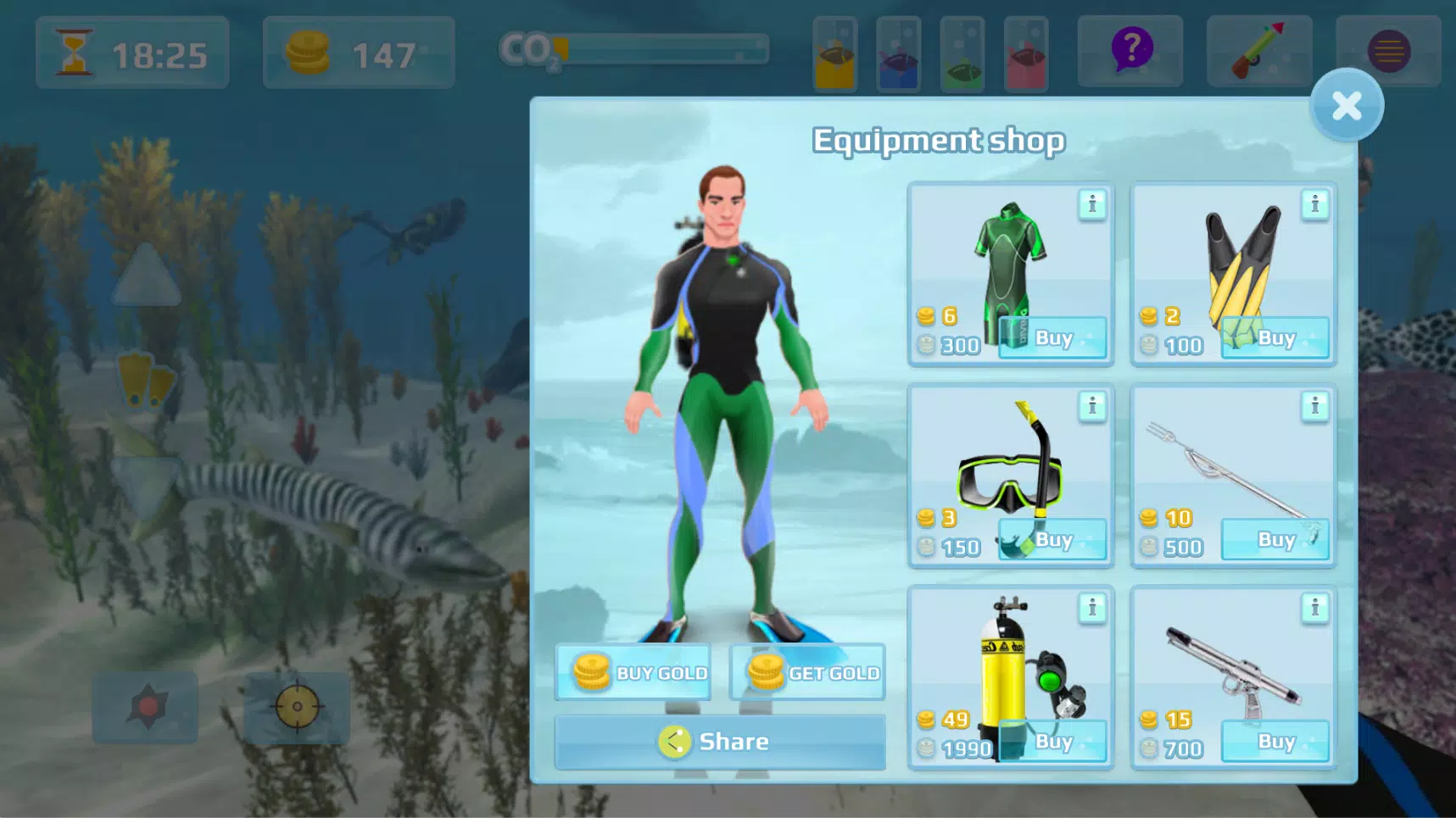Buy the speargun for 700 coins

click(1276, 741)
